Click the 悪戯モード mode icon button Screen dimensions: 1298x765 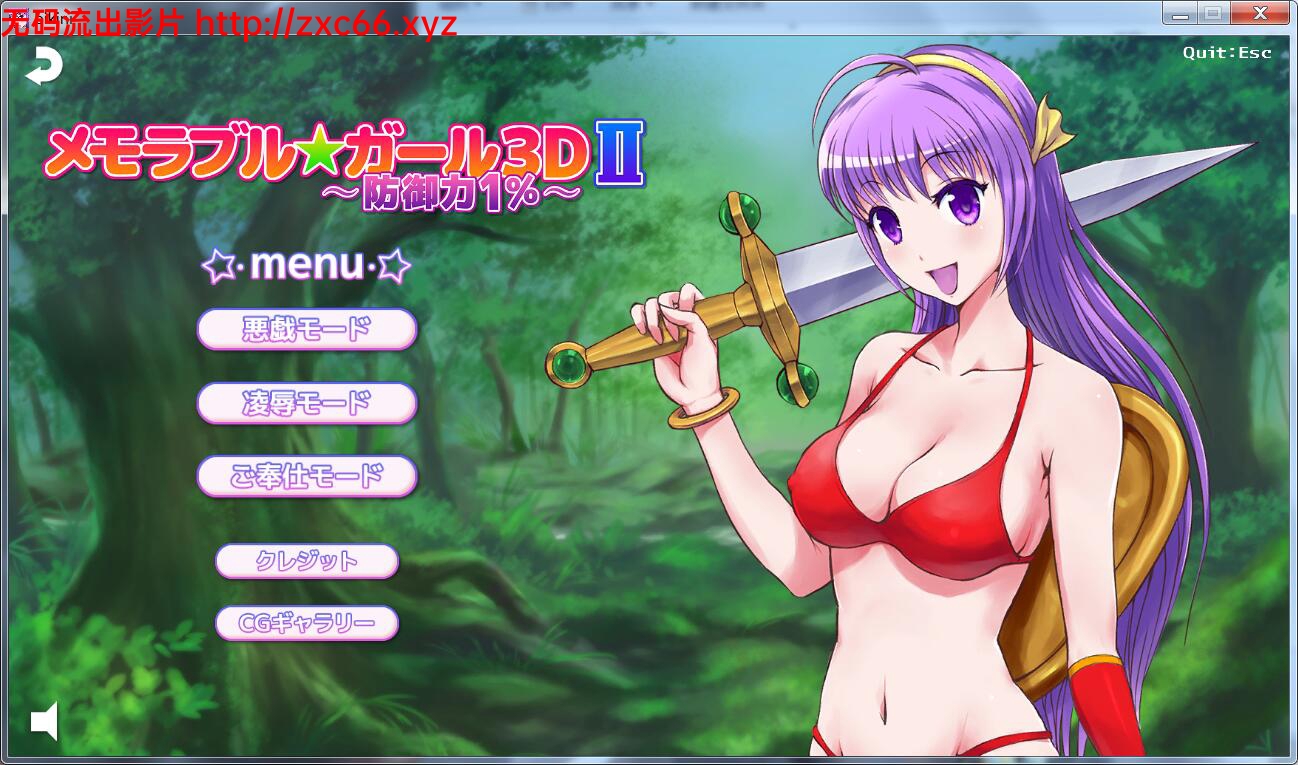pyautogui.click(x=307, y=329)
